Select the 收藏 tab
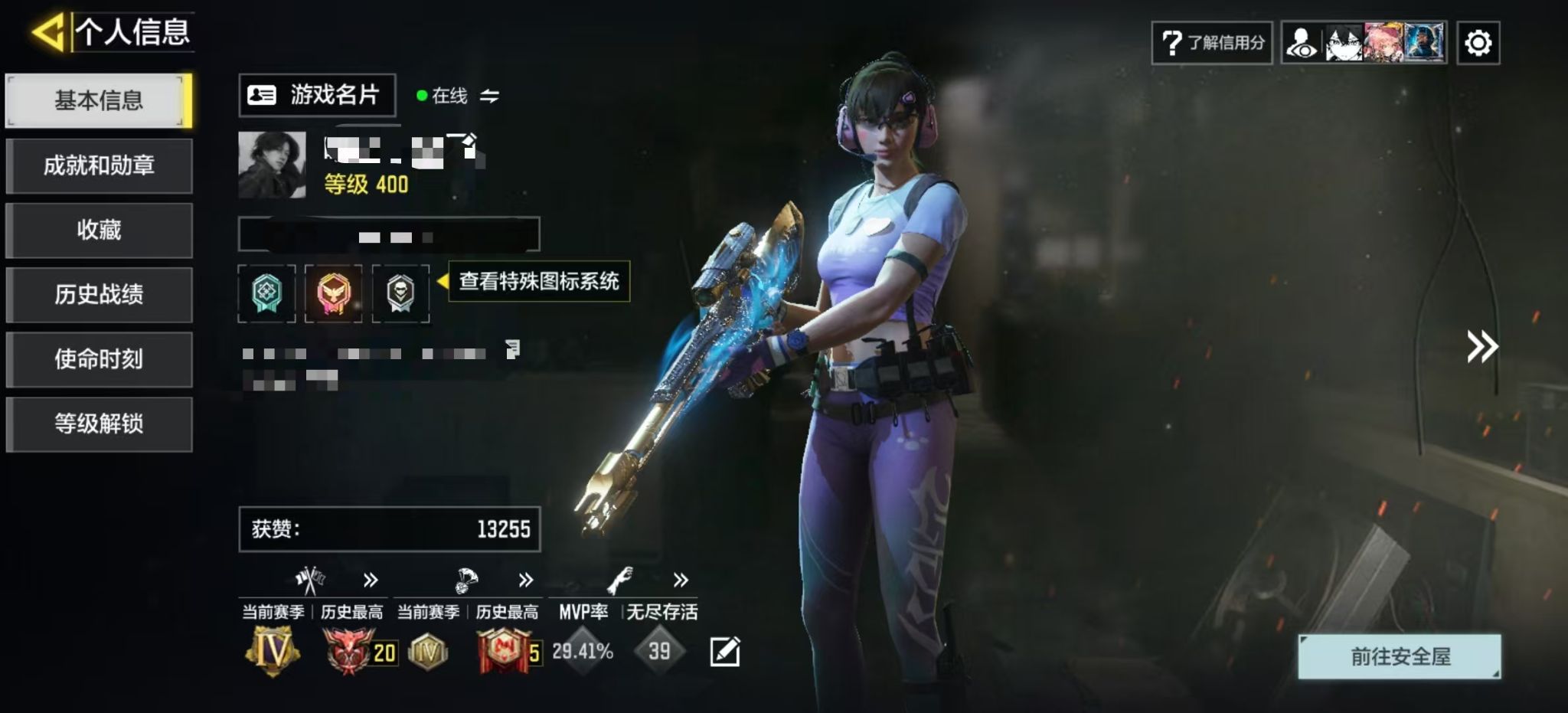The width and height of the screenshot is (1568, 713). (x=99, y=230)
